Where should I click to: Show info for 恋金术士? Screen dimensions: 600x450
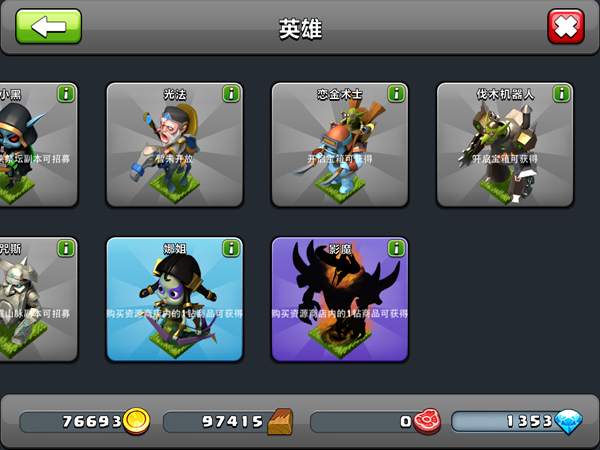point(396,94)
